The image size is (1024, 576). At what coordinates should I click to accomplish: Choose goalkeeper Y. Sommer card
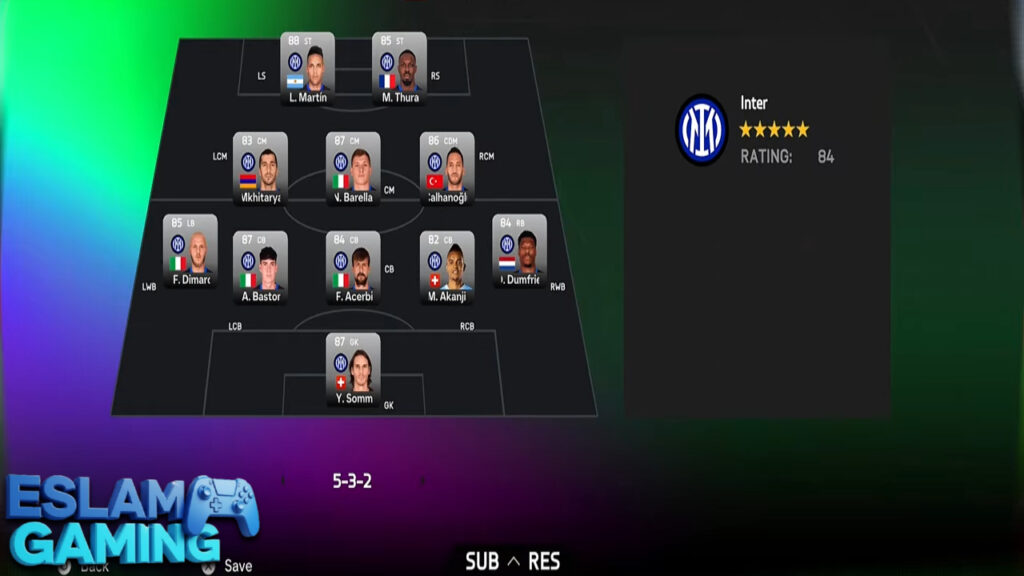point(353,369)
